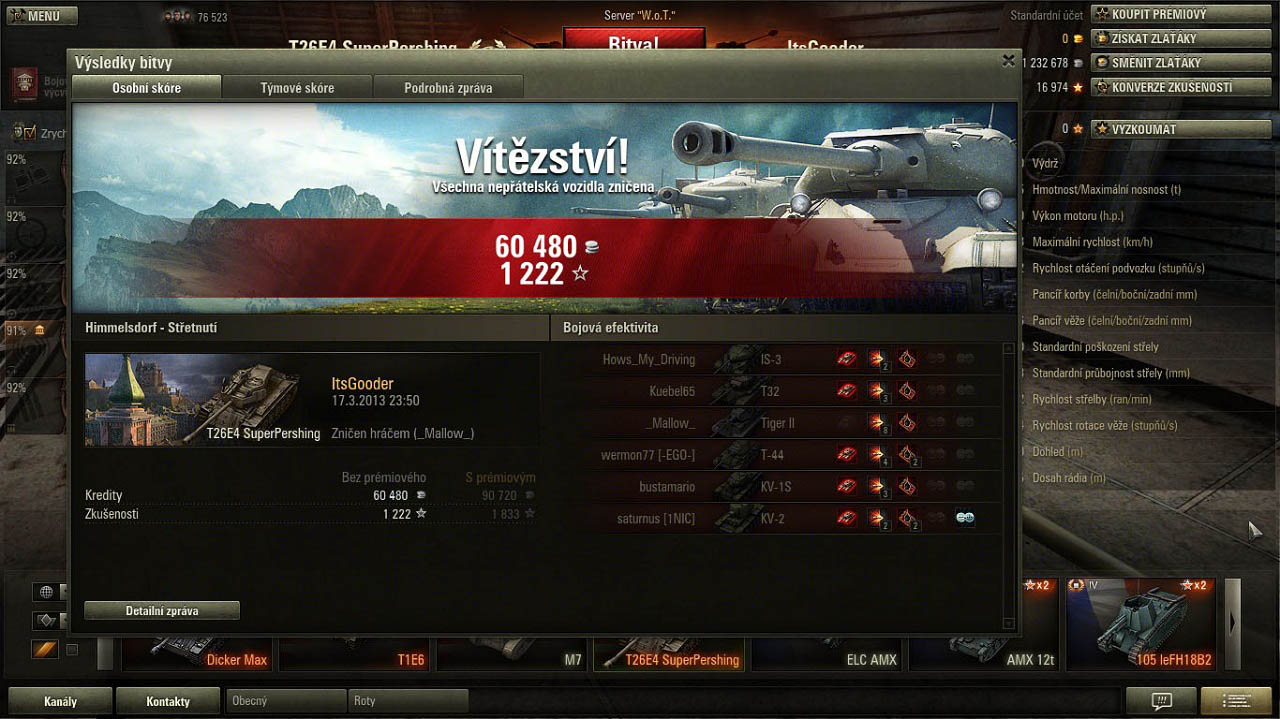The height and width of the screenshot is (719, 1280).
Task: Select the 105 leFH18B2 tank in carousel
Action: point(1141,625)
